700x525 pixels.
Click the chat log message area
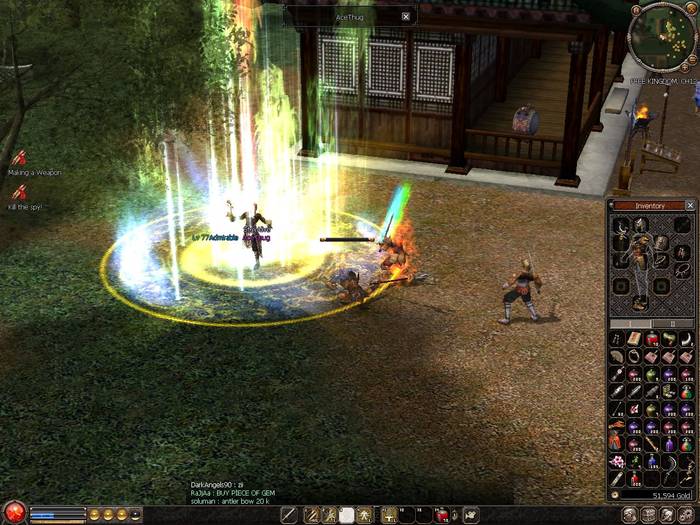[x=235, y=492]
